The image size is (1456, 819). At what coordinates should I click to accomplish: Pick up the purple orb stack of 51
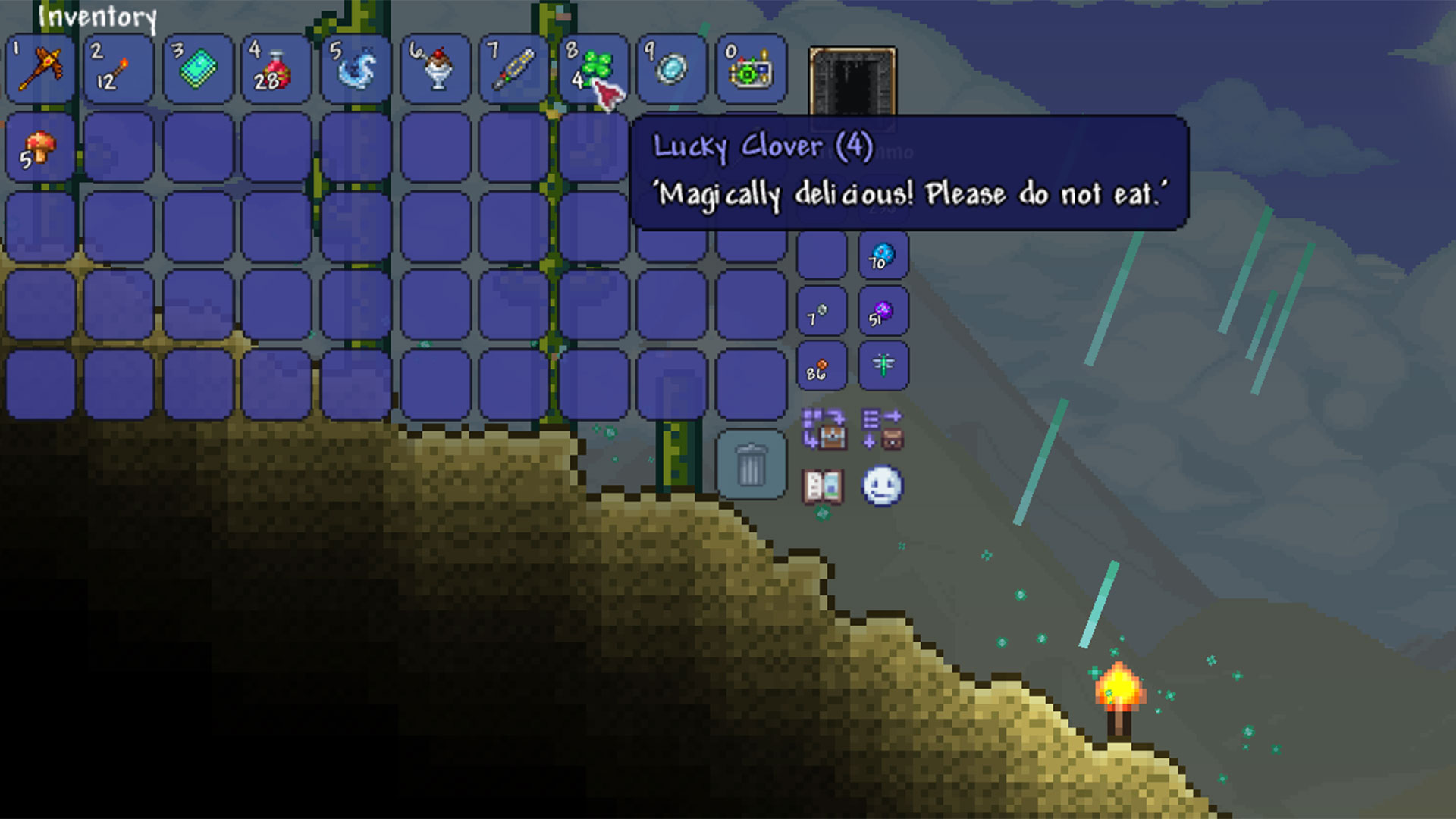(x=884, y=312)
